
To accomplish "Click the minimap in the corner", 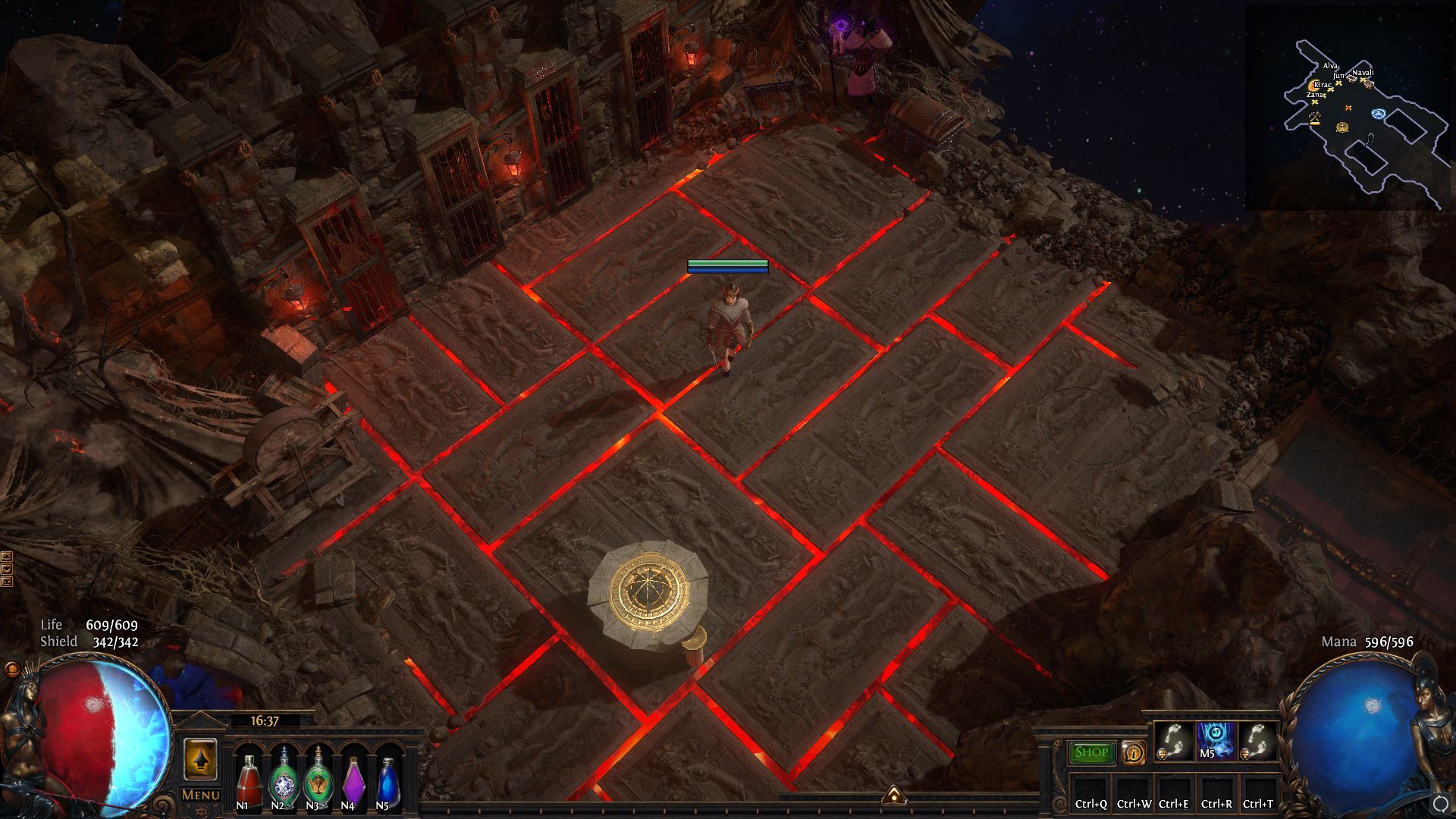I will [x=1350, y=108].
